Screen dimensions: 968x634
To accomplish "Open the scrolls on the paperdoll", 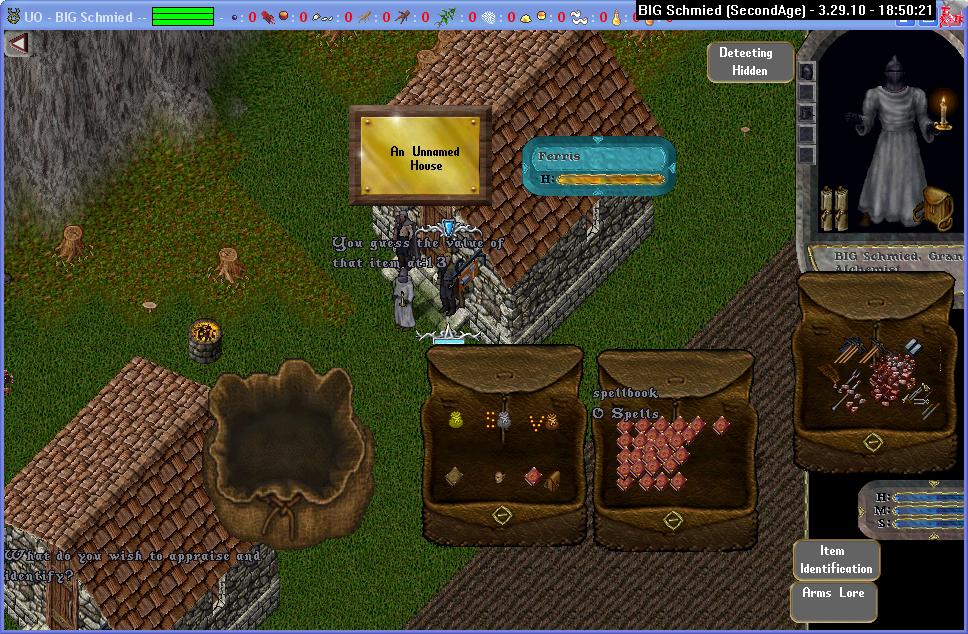I will point(833,207).
